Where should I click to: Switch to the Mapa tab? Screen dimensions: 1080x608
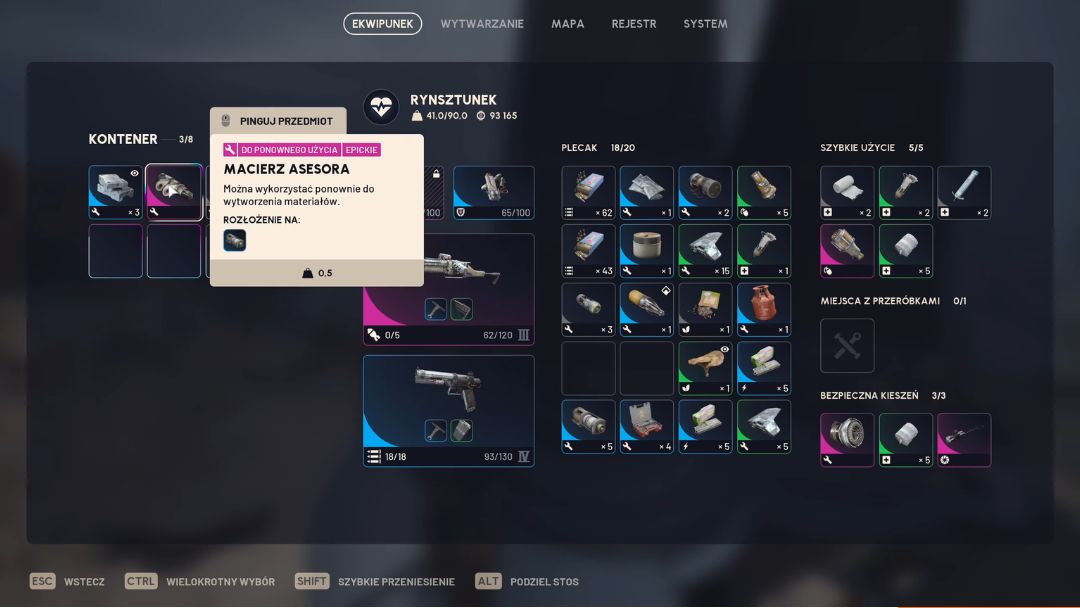point(568,24)
